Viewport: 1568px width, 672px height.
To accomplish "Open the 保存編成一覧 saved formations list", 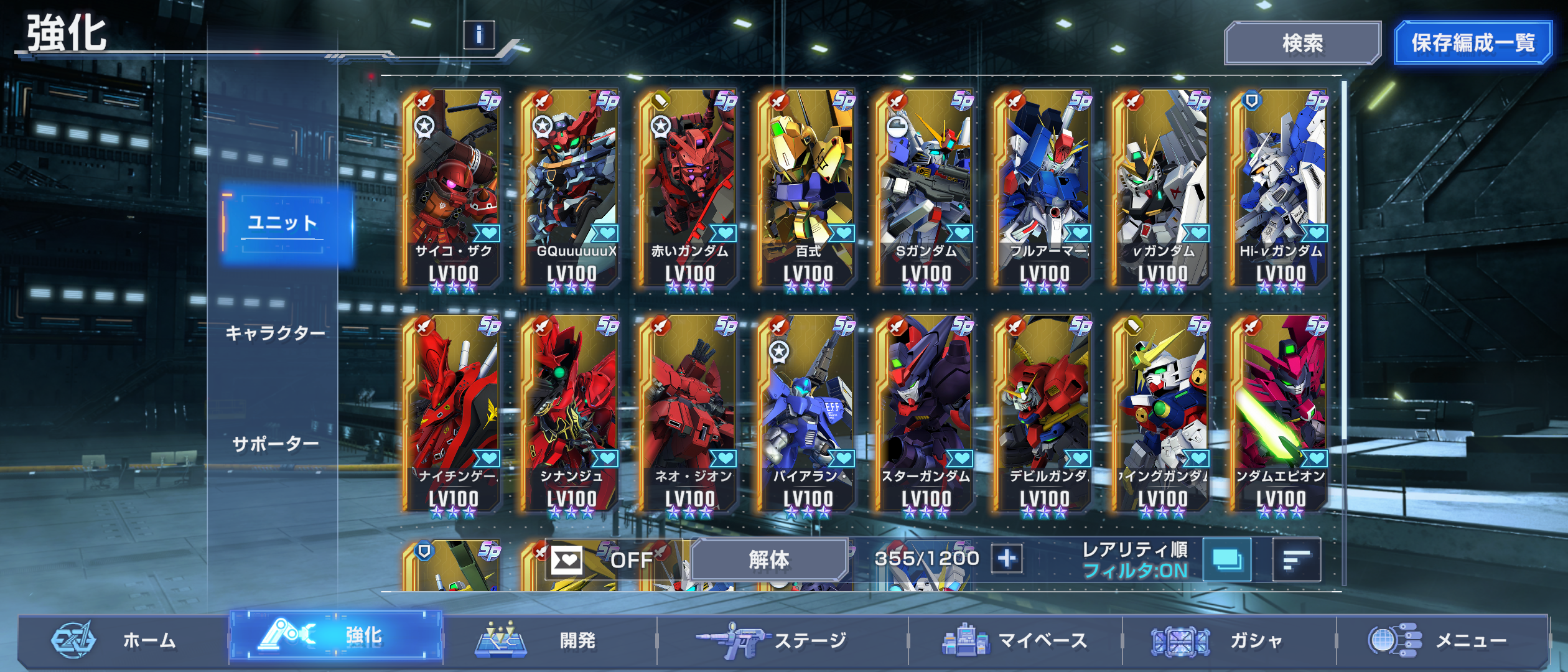I will 1472,43.
